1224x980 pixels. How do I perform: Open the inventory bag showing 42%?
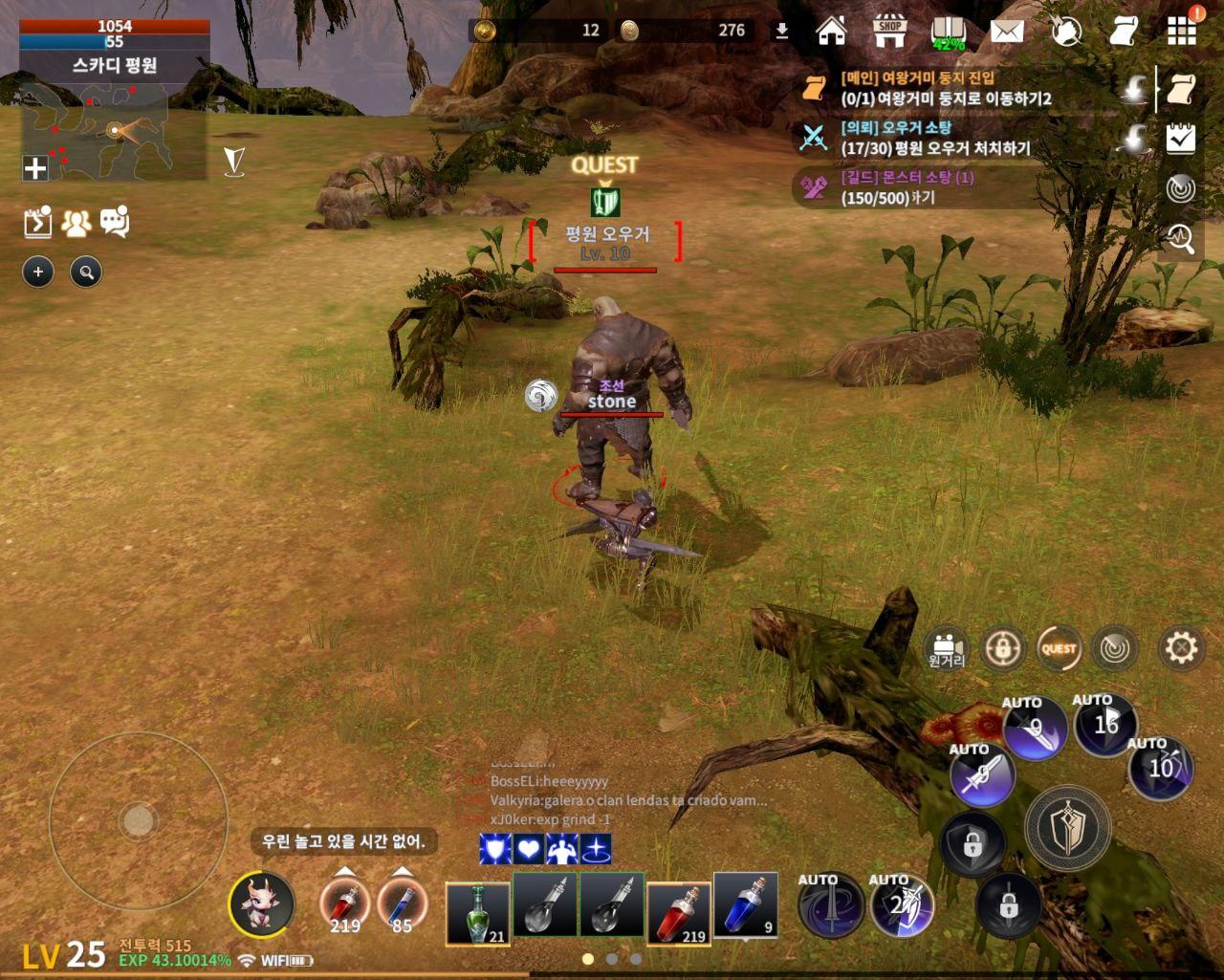point(948,29)
